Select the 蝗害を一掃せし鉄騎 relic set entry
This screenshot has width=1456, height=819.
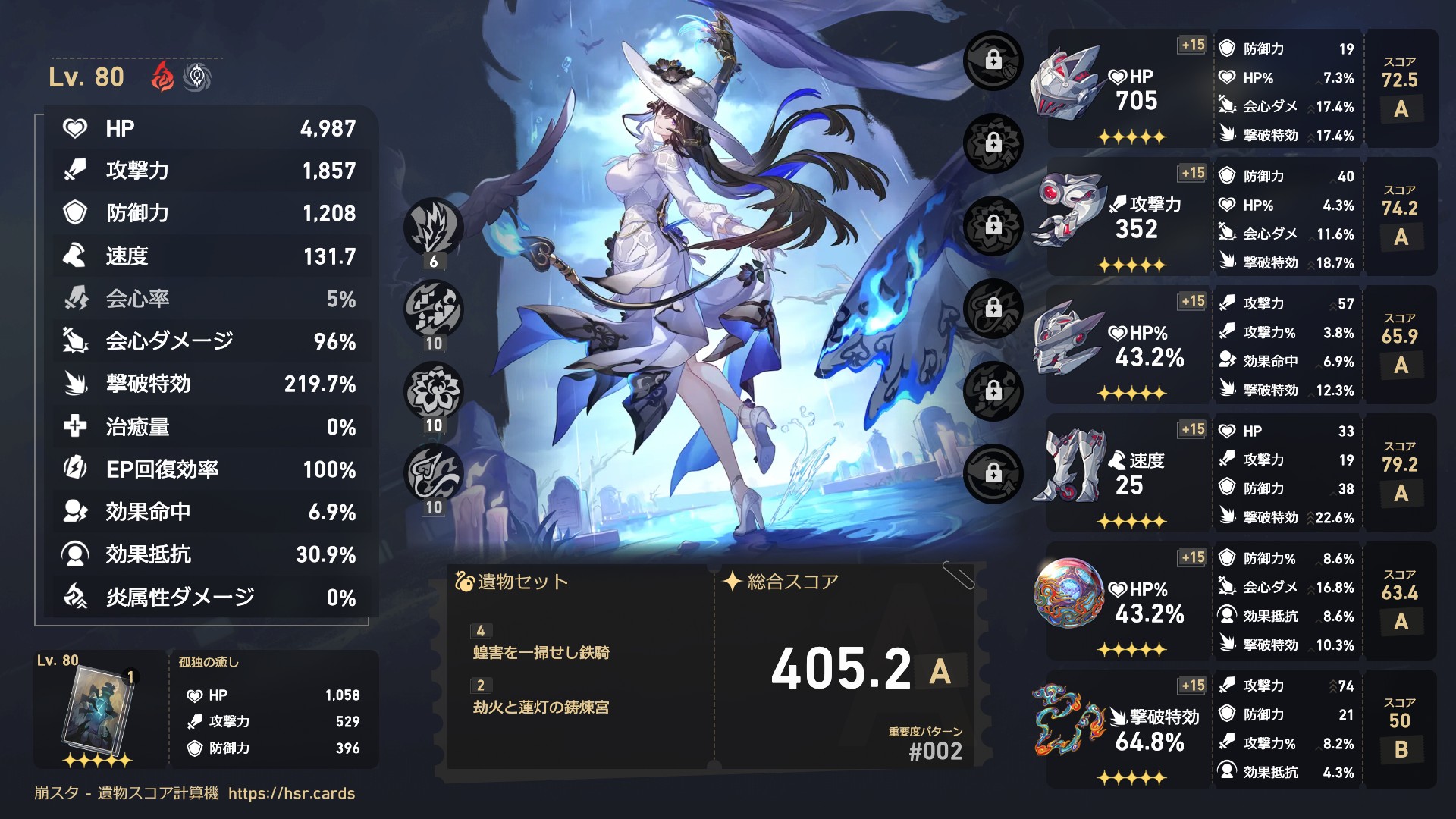point(541,653)
